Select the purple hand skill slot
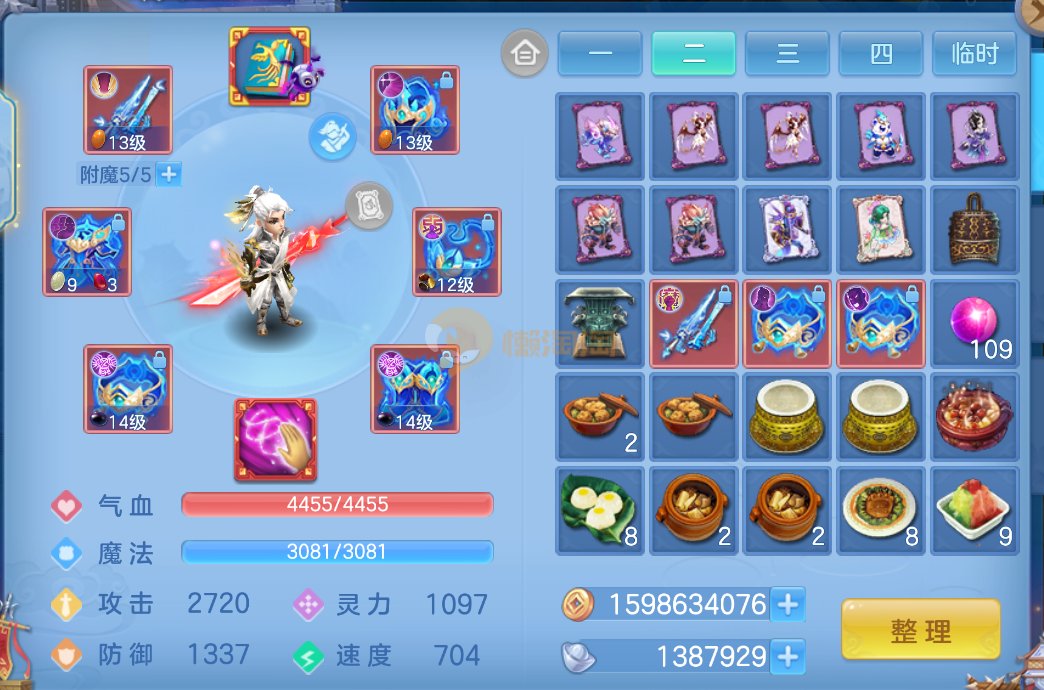 coord(275,439)
